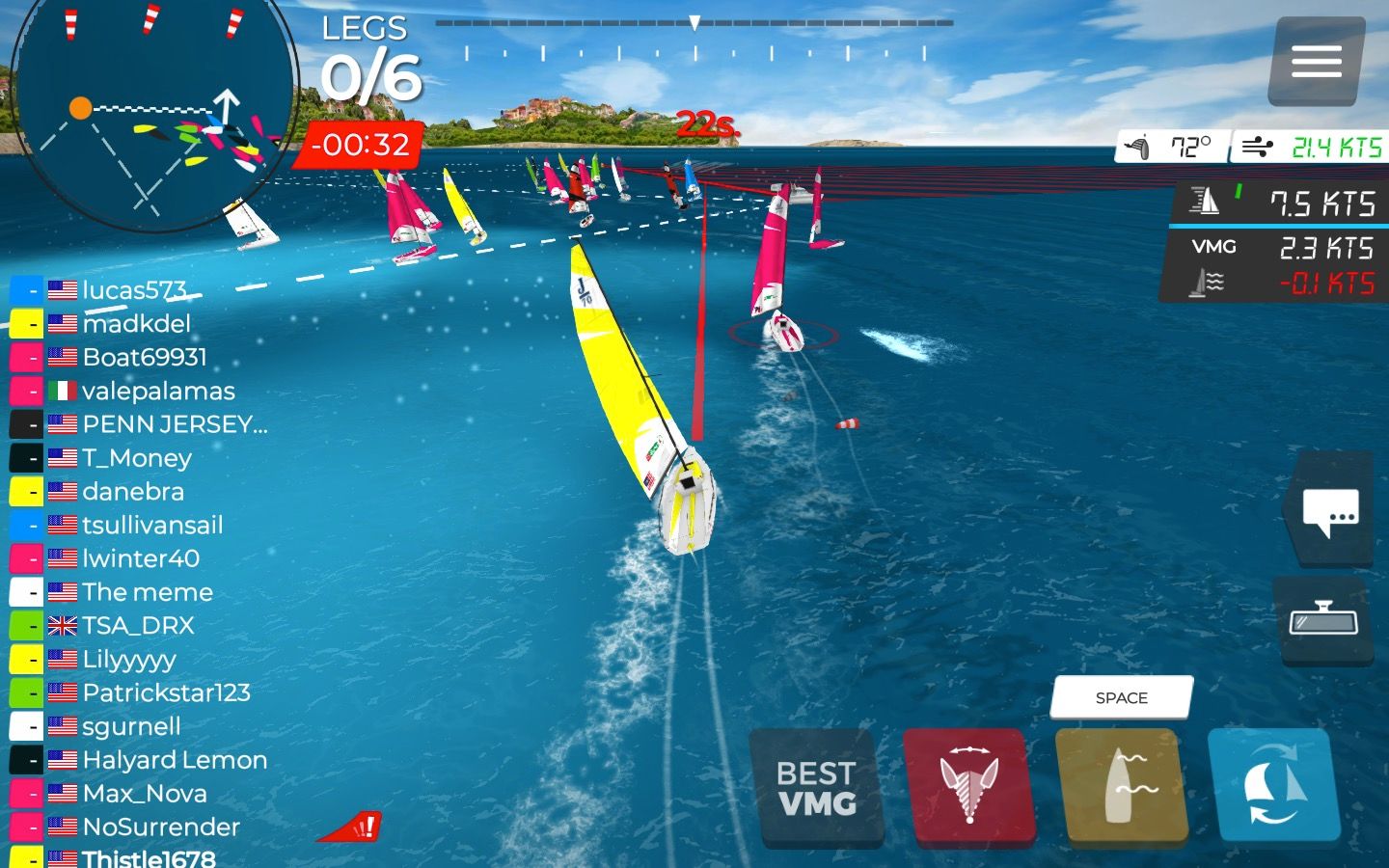Tack using the blue sailboat button
The height and width of the screenshot is (868, 1389).
coord(1274,786)
